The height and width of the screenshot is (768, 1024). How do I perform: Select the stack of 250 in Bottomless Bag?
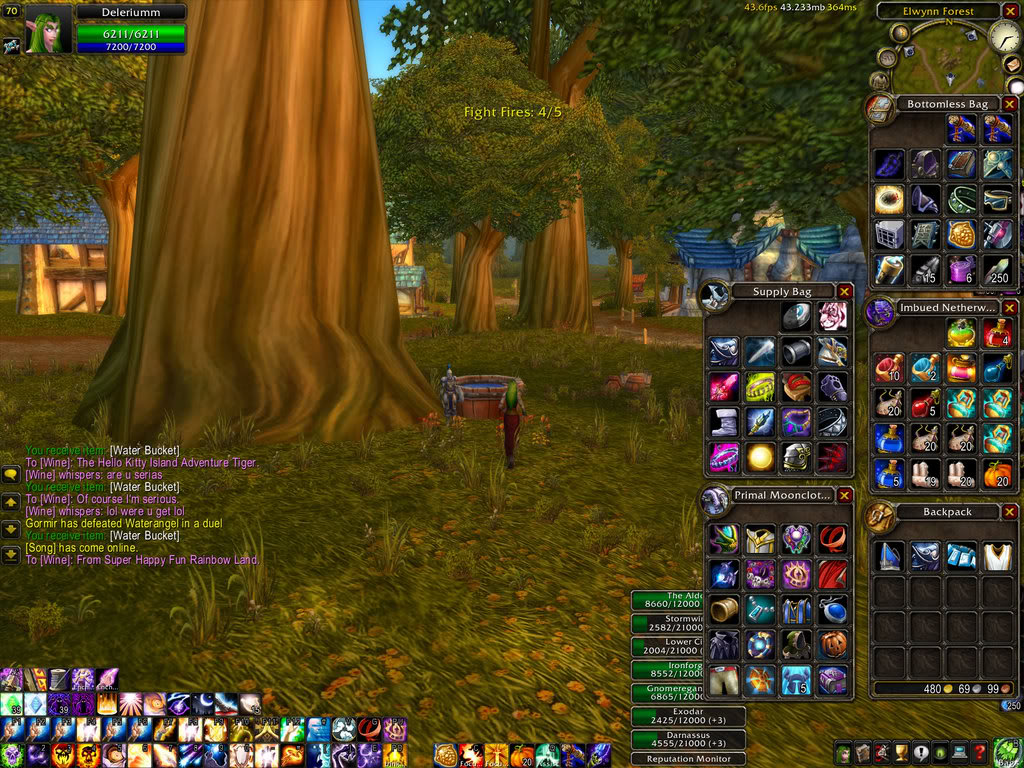tap(997, 269)
